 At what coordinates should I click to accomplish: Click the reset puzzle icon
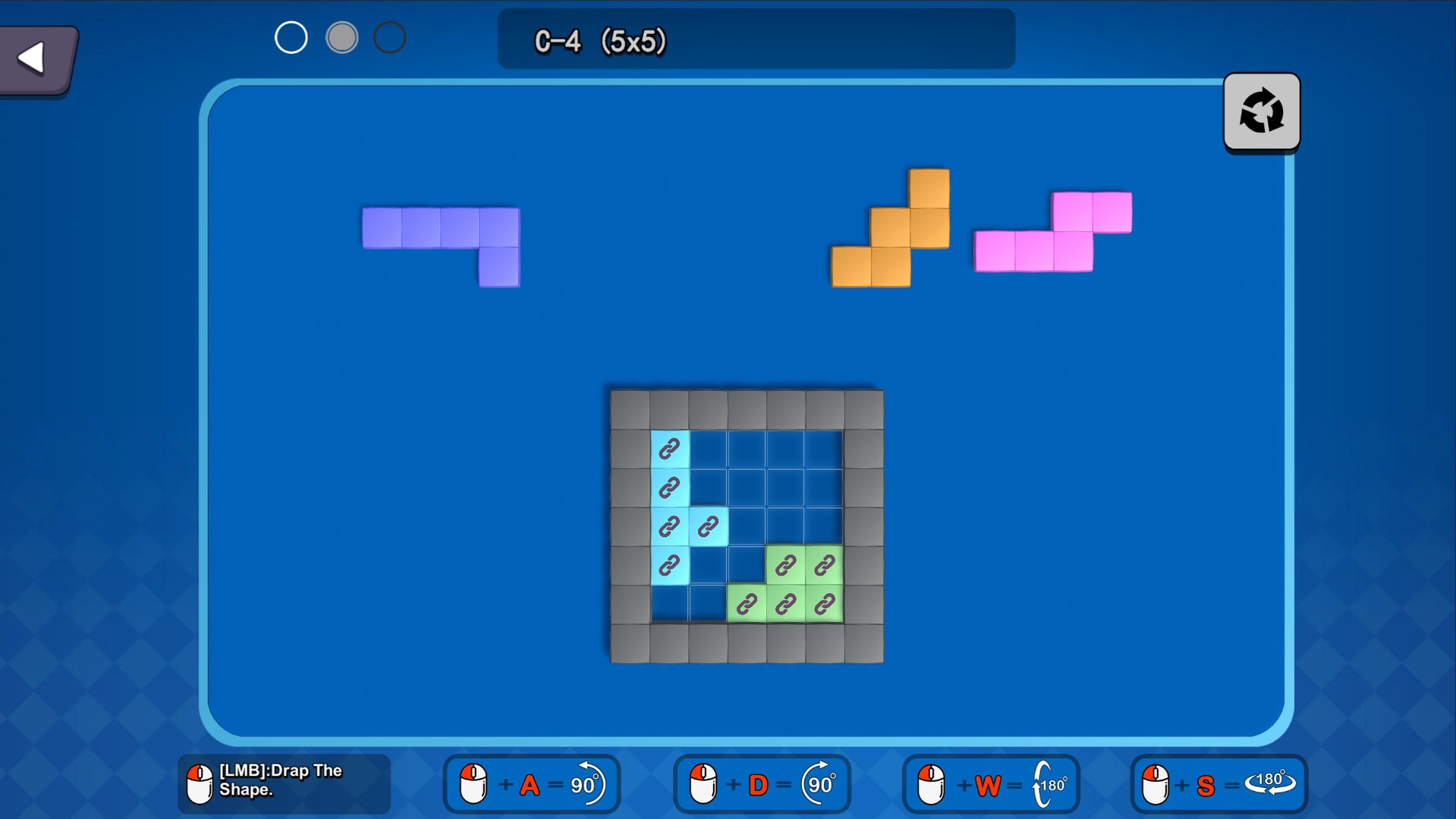(1261, 111)
